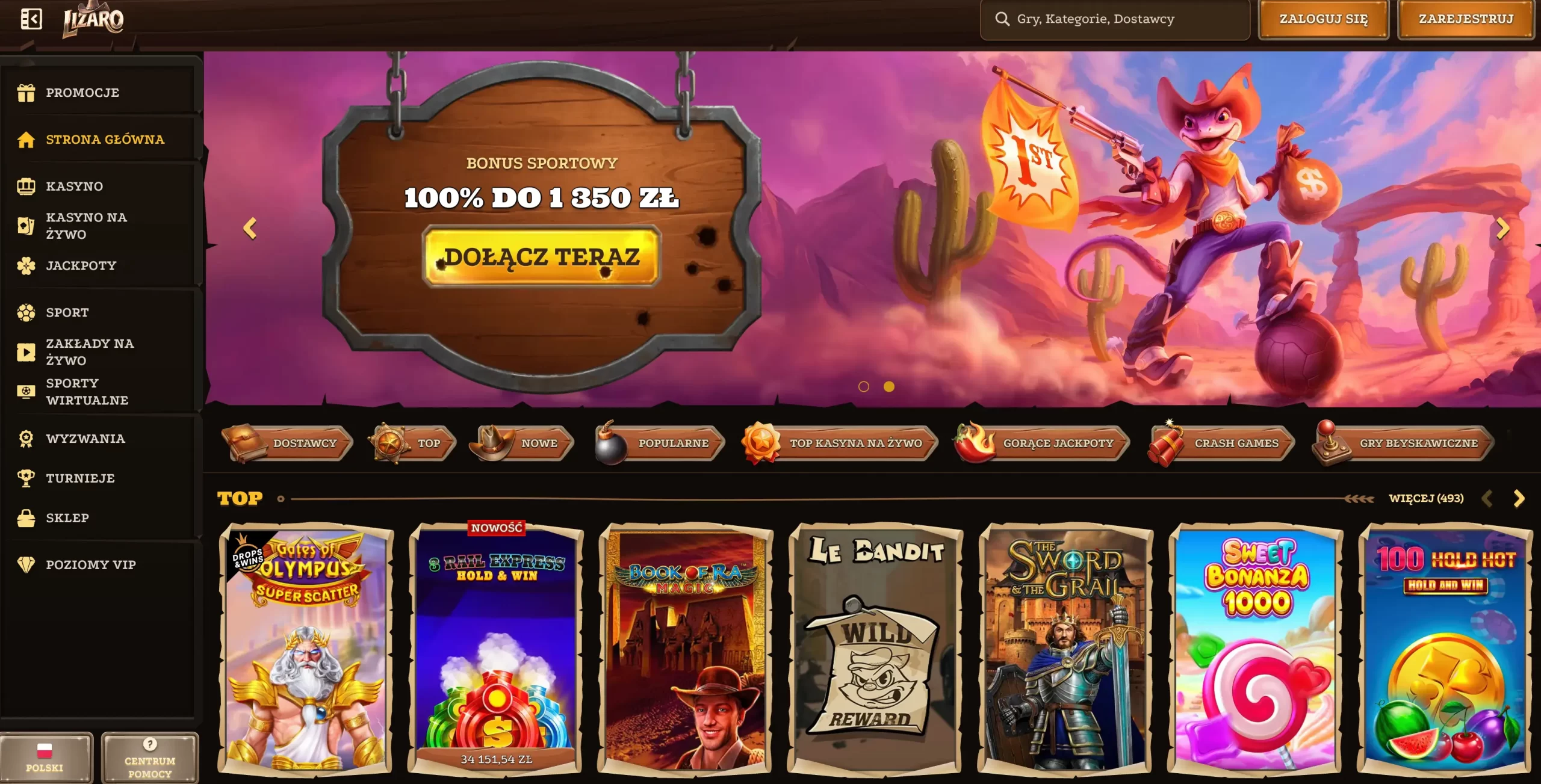This screenshot has width=1541, height=784.
Task: Collapse the left sidebar
Action: click(33, 19)
